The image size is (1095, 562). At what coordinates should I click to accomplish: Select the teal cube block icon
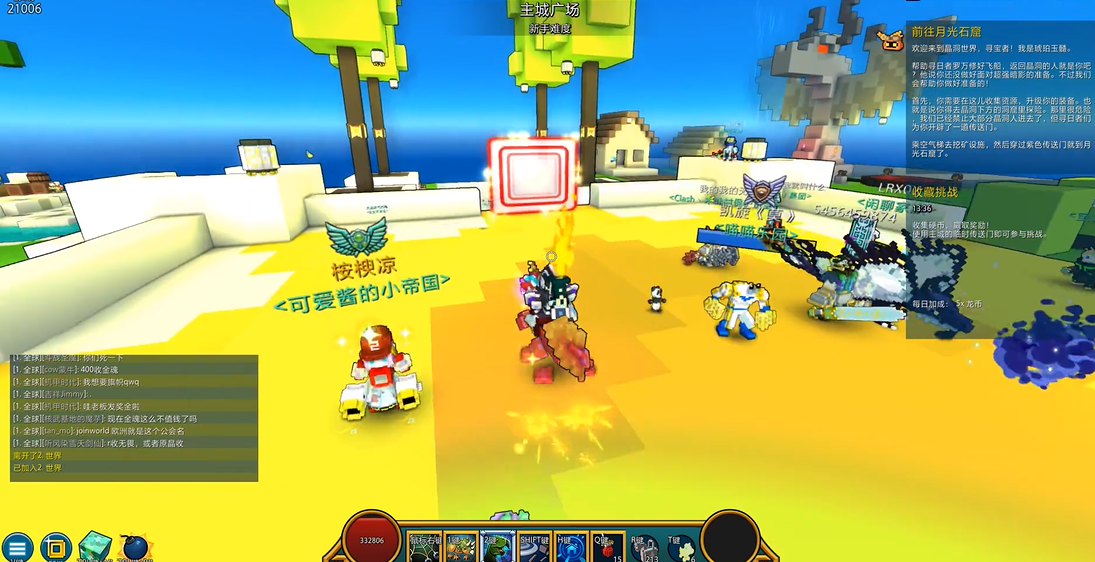[95, 546]
